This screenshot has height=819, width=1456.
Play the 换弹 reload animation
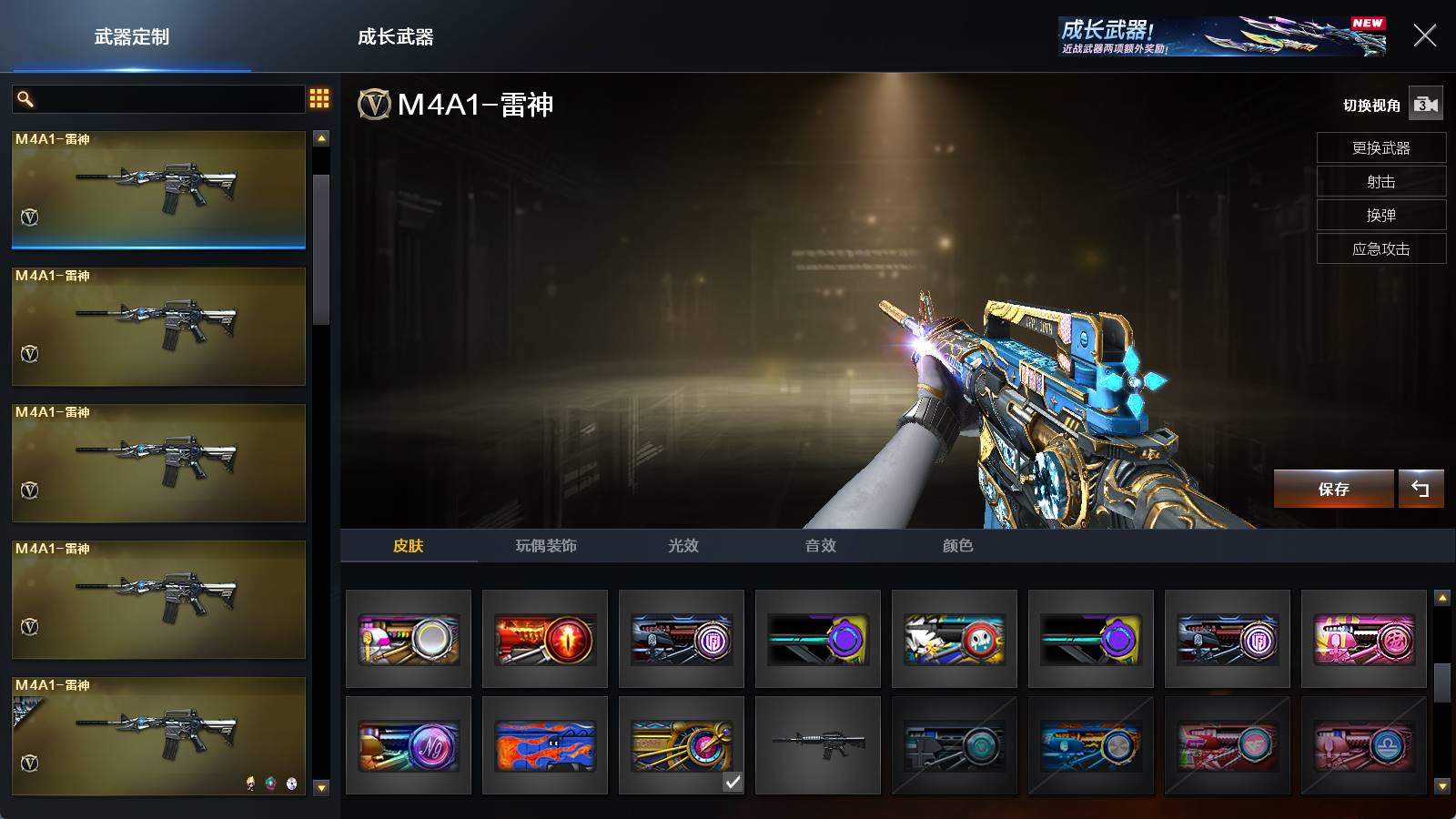pyautogui.click(x=1380, y=215)
